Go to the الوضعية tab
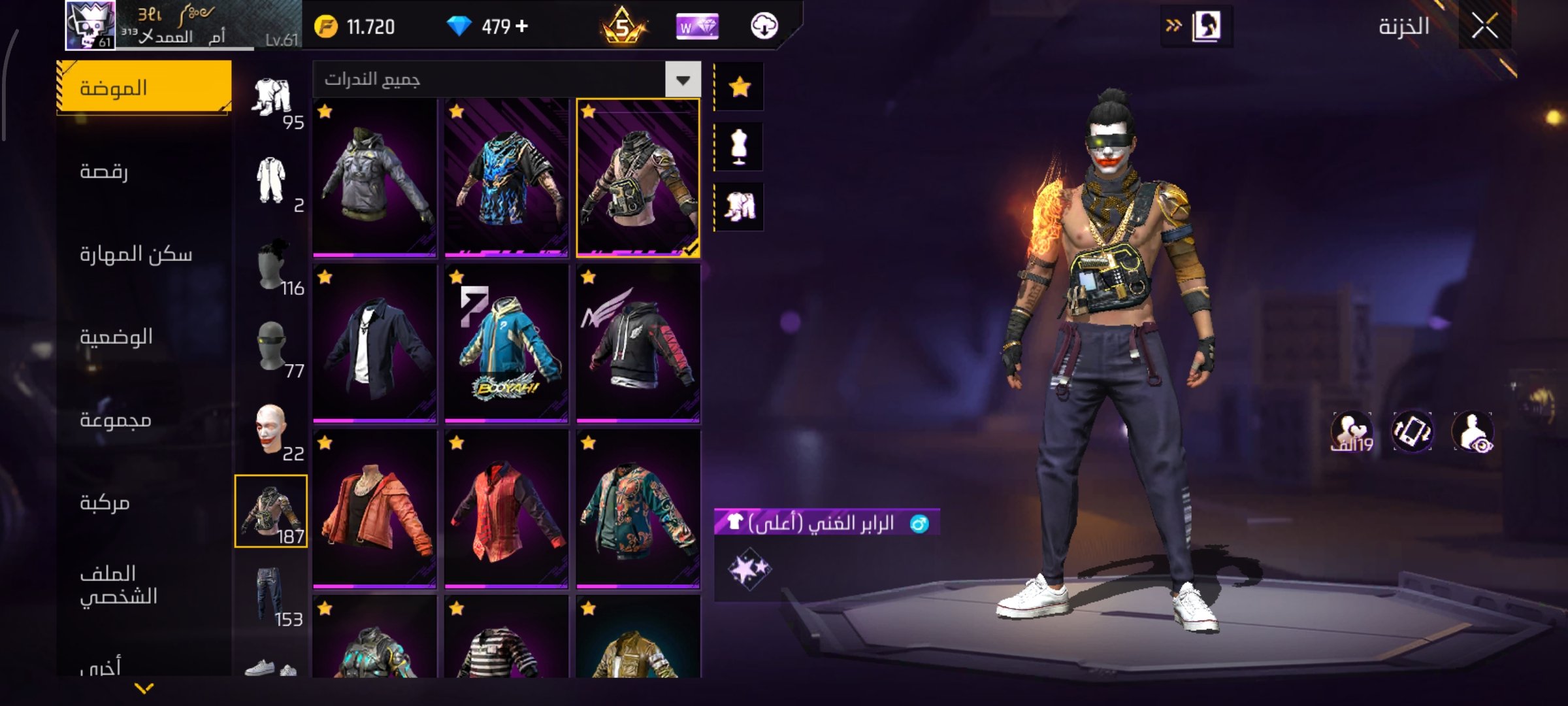Viewport: 1568px width, 706px height. [116, 337]
